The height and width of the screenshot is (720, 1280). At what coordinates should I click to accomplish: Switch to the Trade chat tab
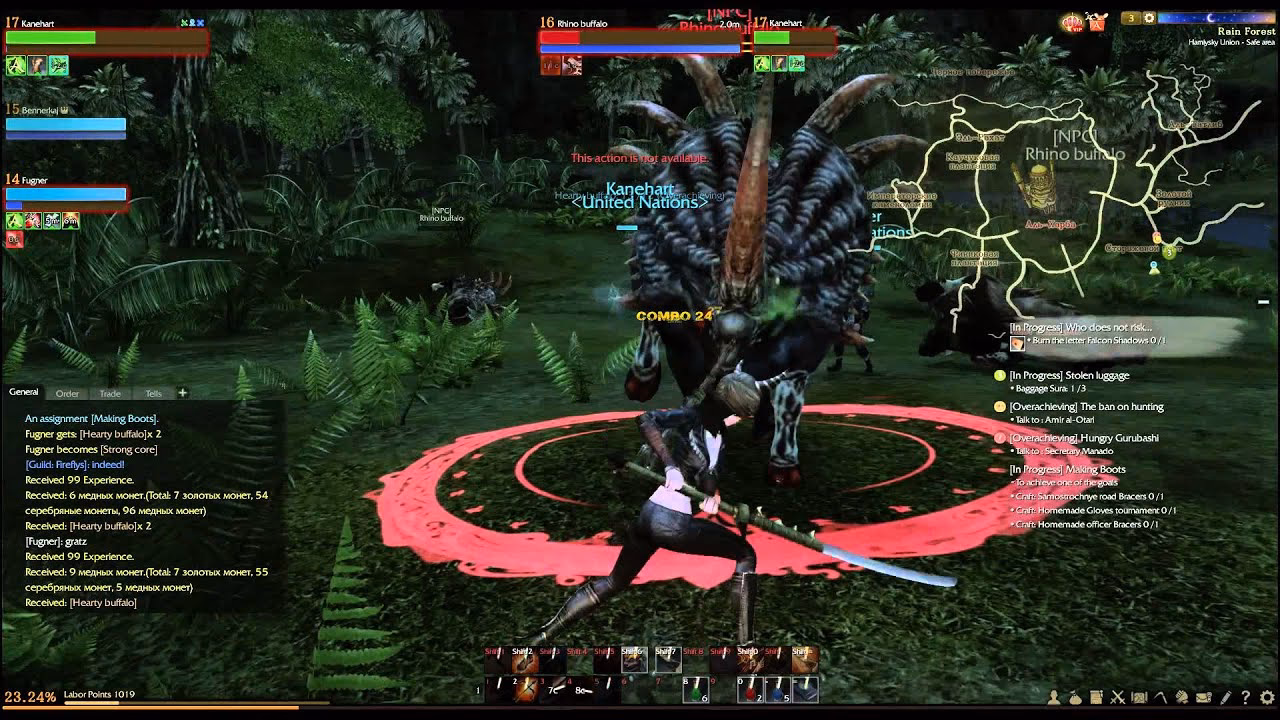110,393
